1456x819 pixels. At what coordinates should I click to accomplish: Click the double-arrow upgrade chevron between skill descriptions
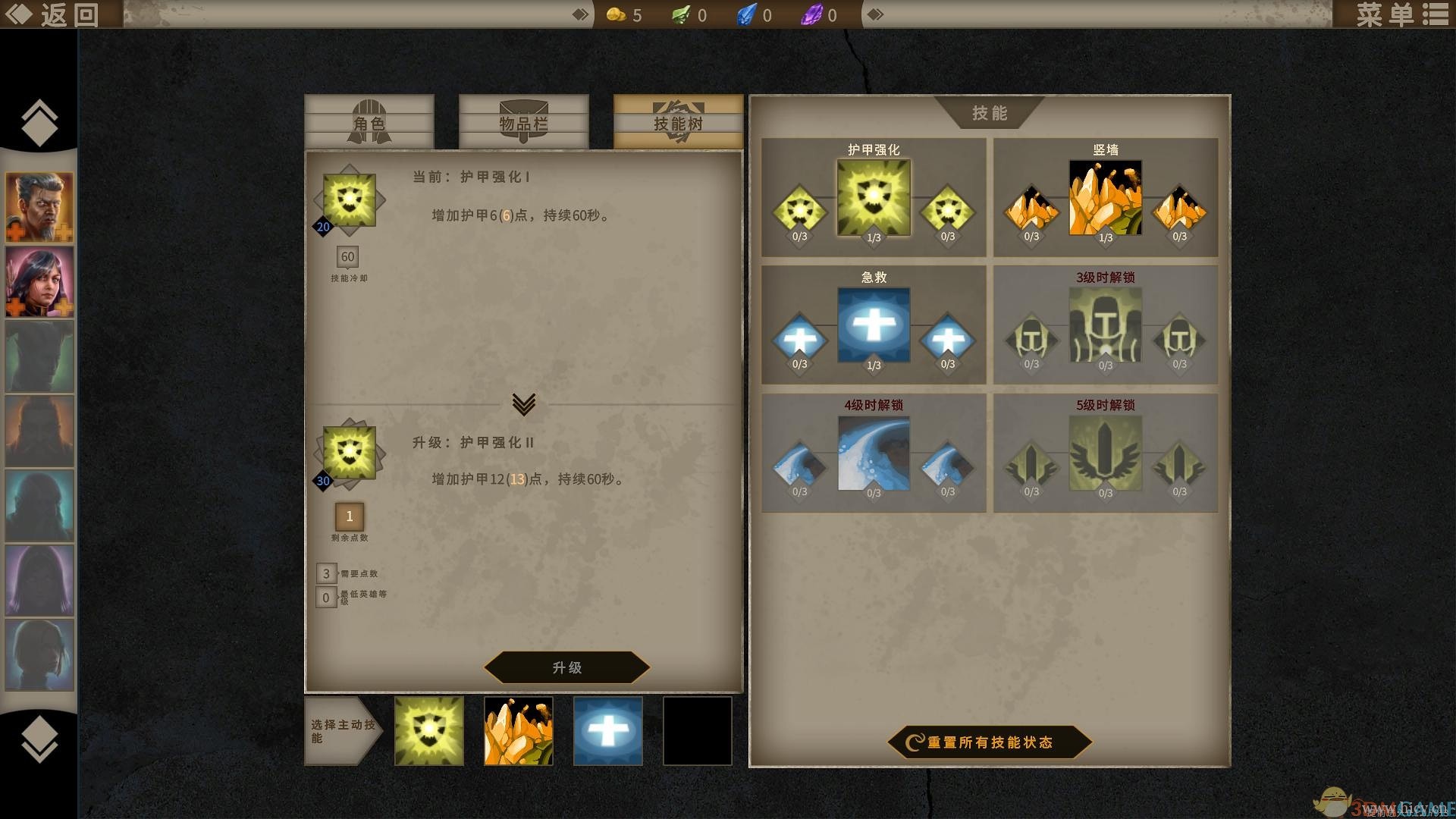point(525,404)
